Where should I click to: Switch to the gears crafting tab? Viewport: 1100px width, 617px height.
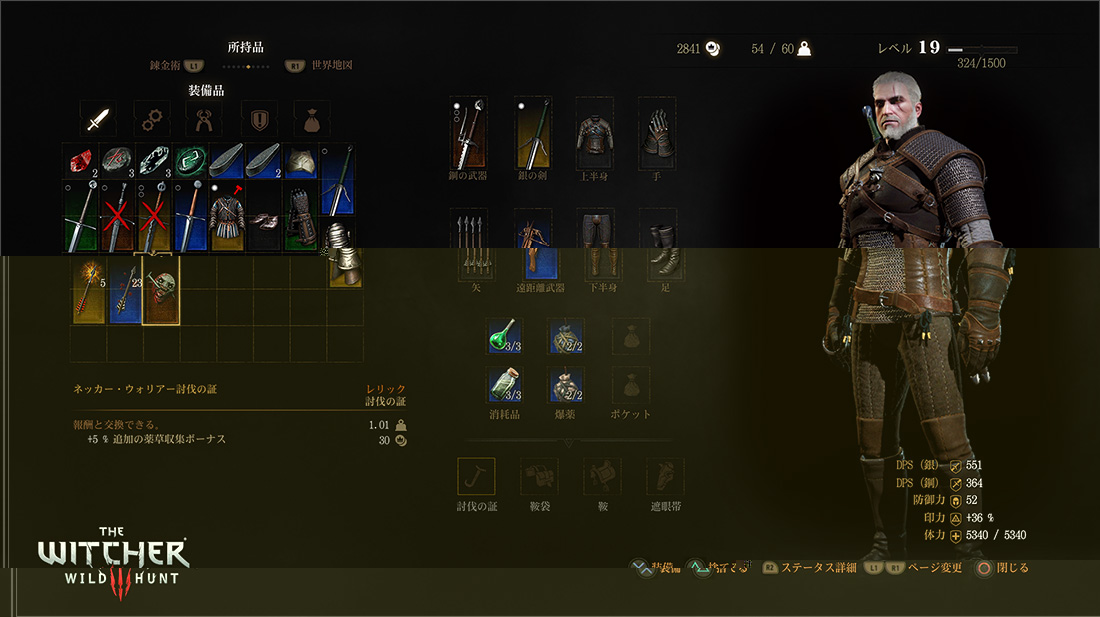coord(151,119)
